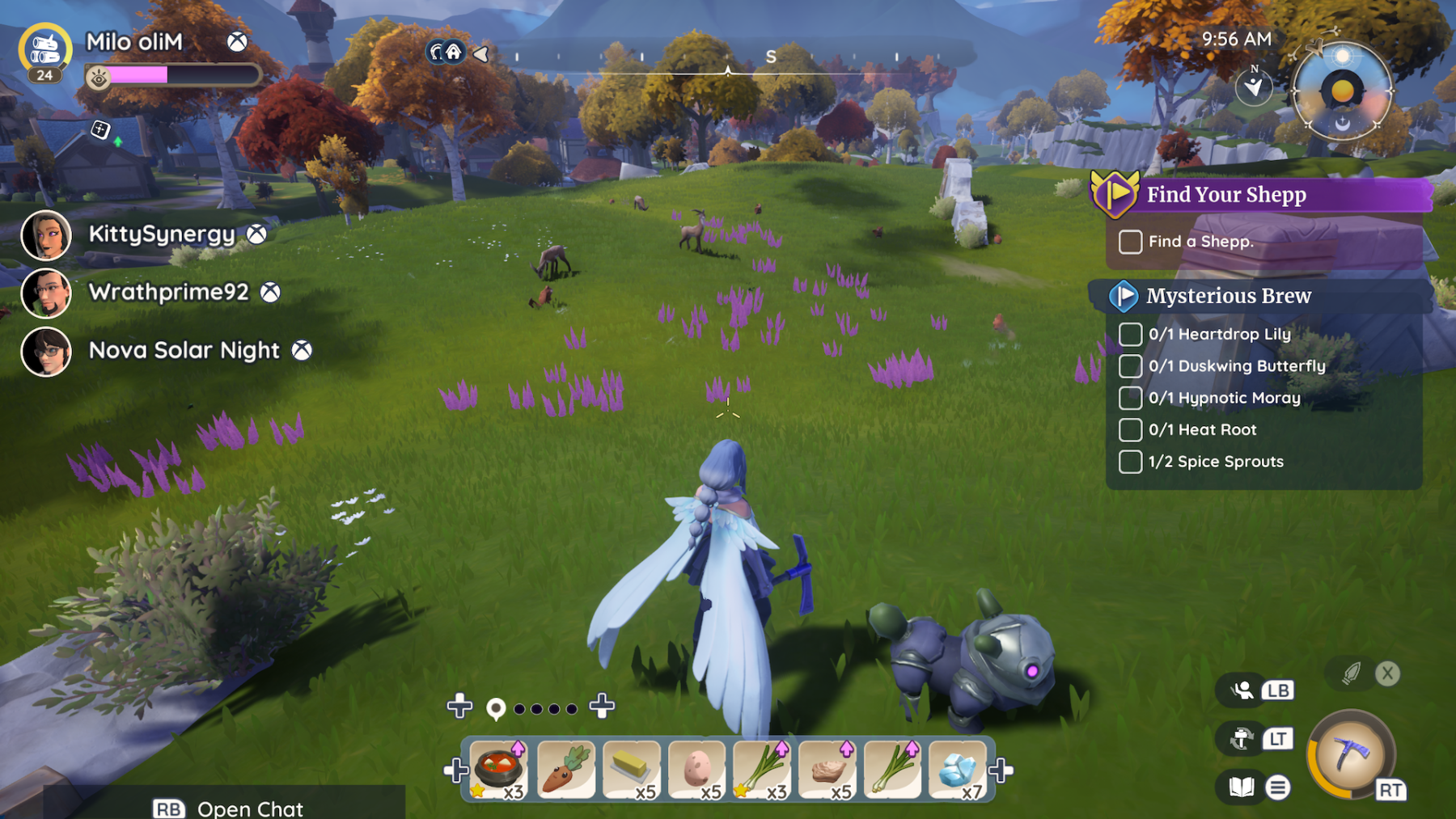Click the day-night sun clock dial
The width and height of the screenshot is (1456, 819).
pyautogui.click(x=1342, y=91)
